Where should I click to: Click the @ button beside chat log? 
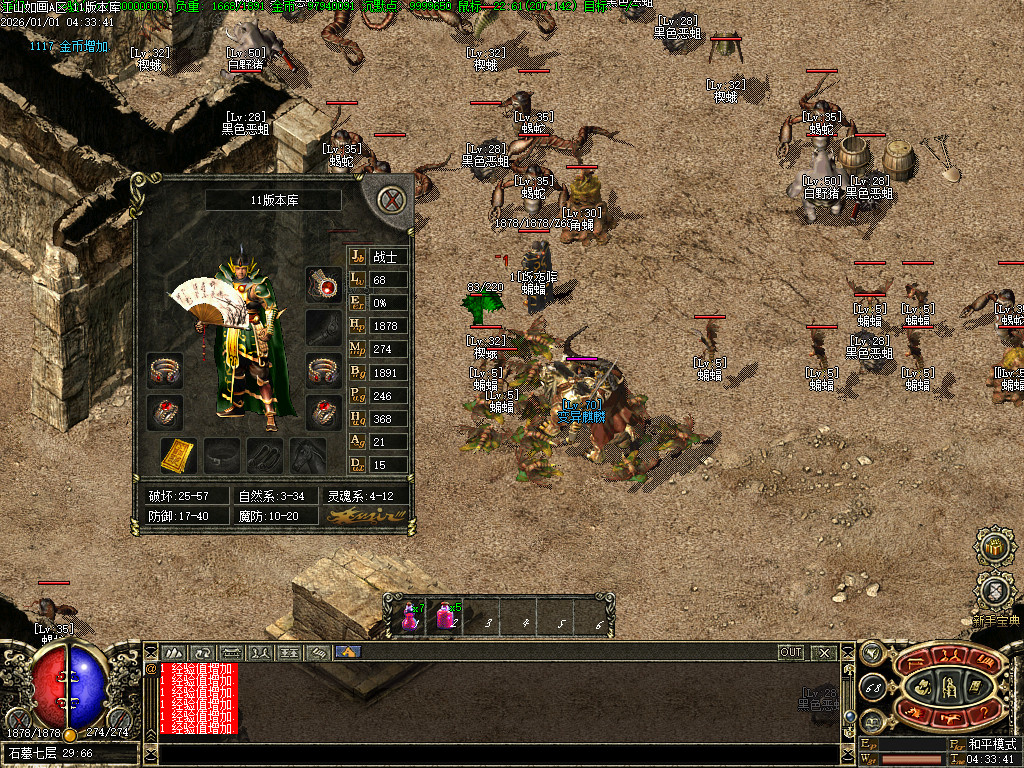pyautogui.click(x=151, y=668)
